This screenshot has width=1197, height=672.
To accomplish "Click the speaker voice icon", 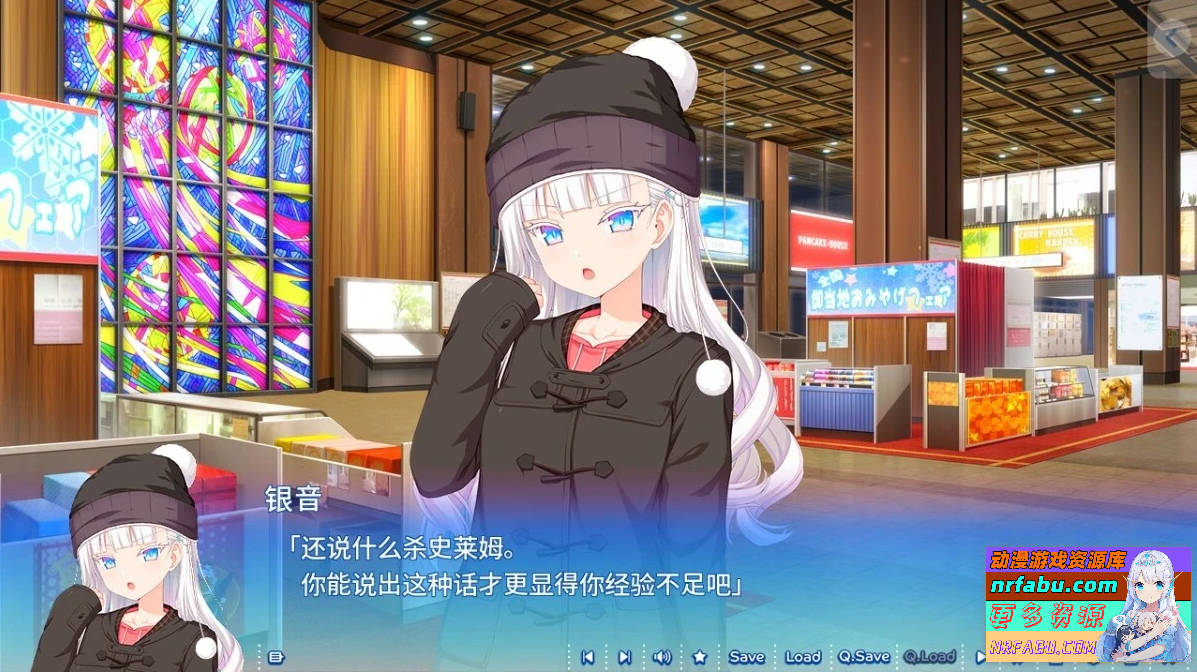I will [x=661, y=657].
